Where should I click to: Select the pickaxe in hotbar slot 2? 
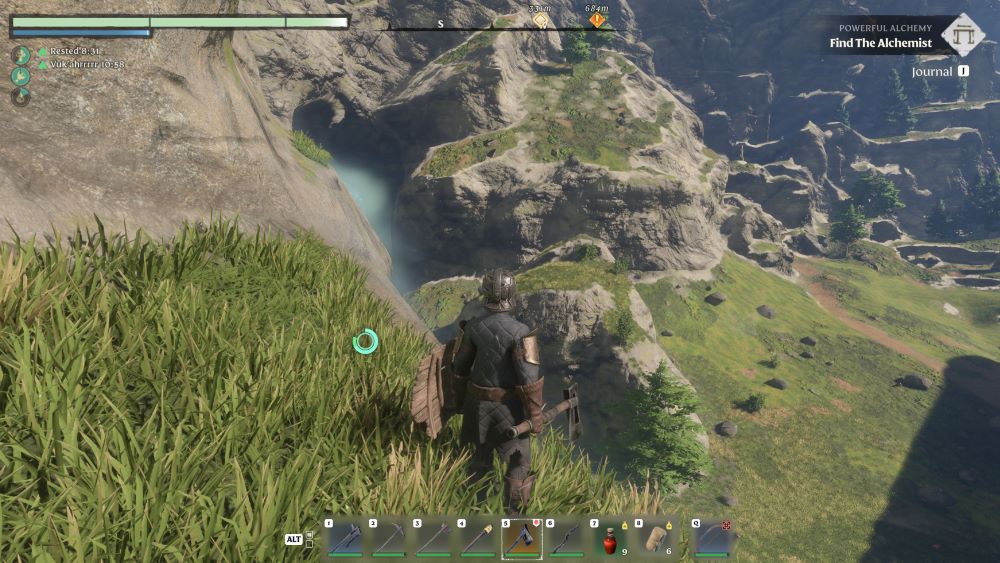pyautogui.click(x=388, y=538)
